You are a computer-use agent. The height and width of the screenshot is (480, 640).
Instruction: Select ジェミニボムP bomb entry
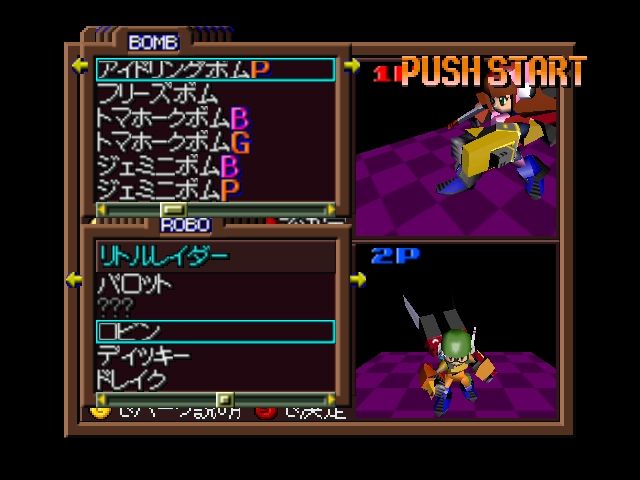click(168, 189)
